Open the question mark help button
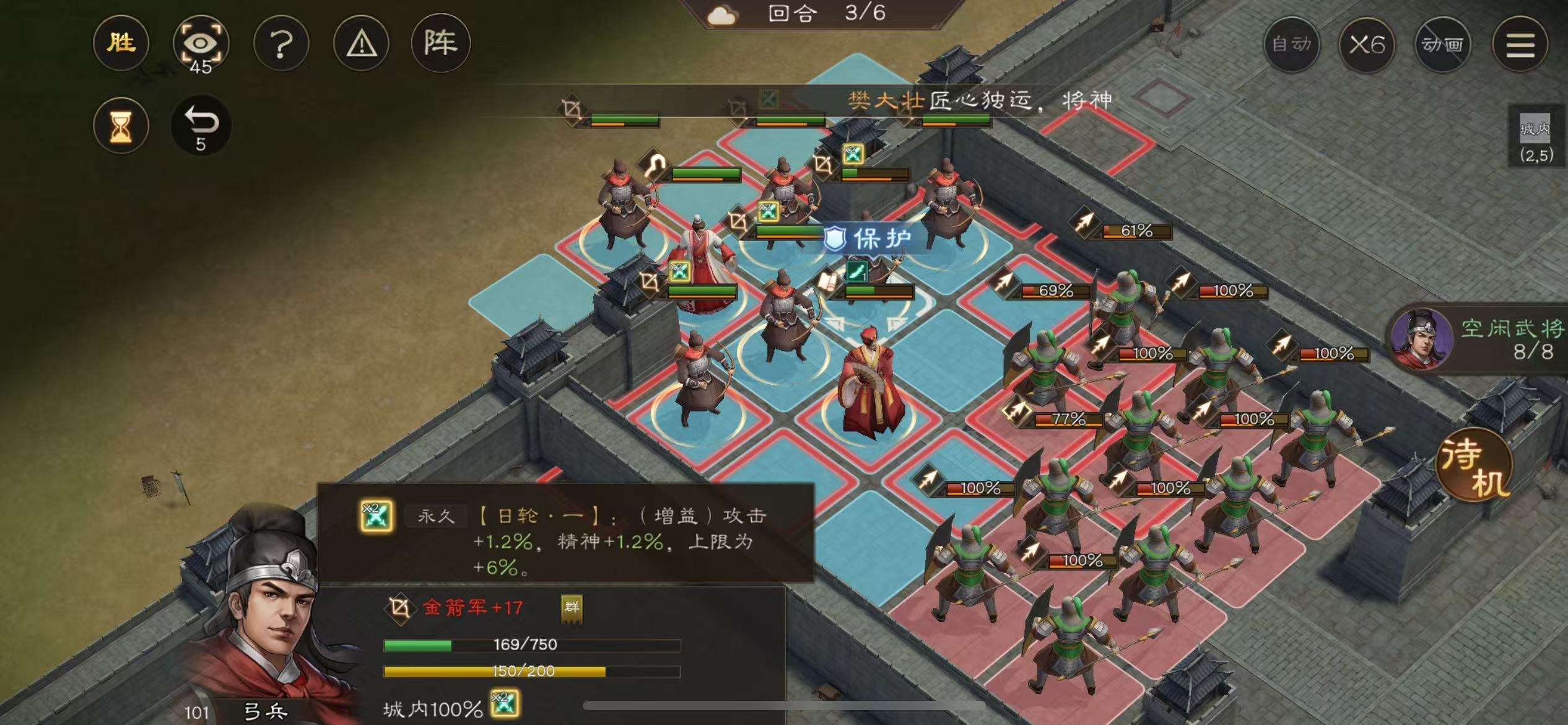 pyautogui.click(x=281, y=43)
